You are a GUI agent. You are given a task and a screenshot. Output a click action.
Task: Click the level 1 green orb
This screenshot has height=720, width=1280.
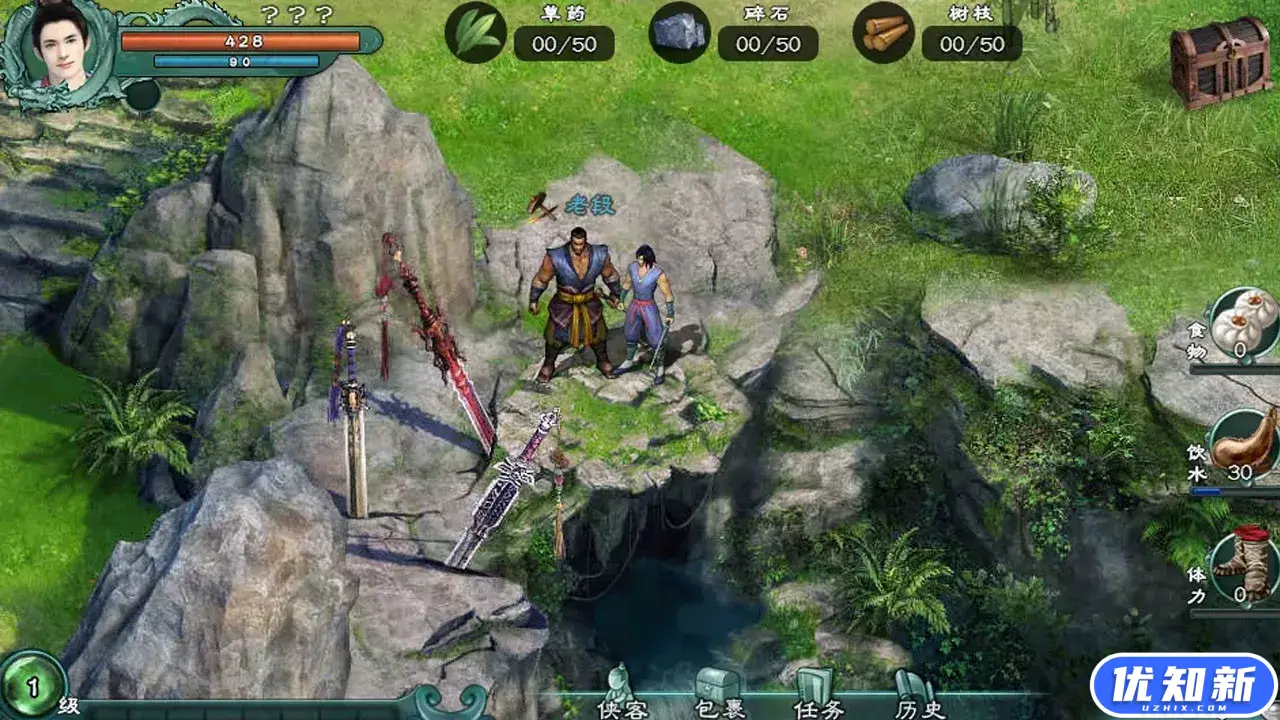pos(32,686)
